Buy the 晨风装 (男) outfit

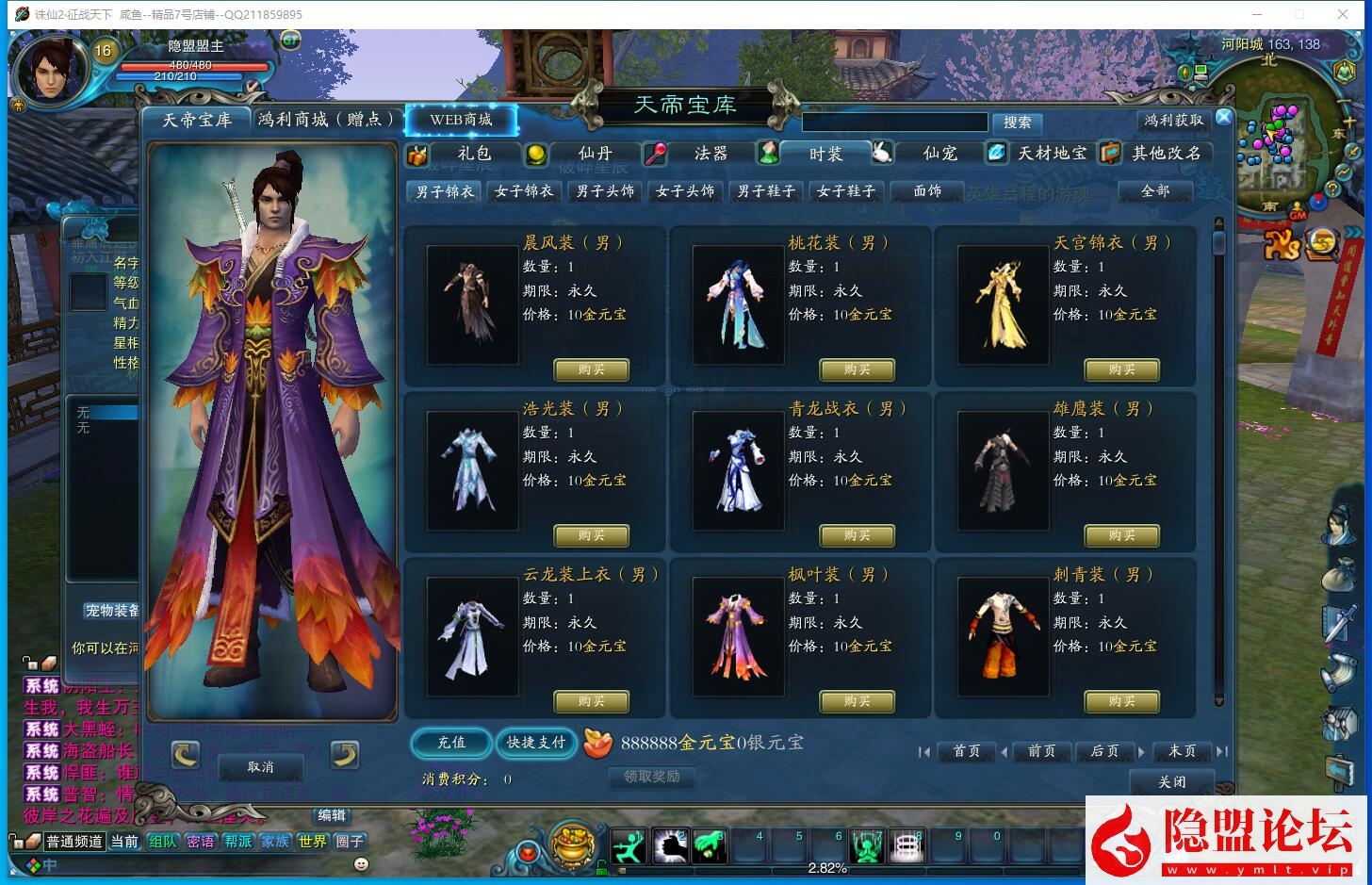[591, 369]
